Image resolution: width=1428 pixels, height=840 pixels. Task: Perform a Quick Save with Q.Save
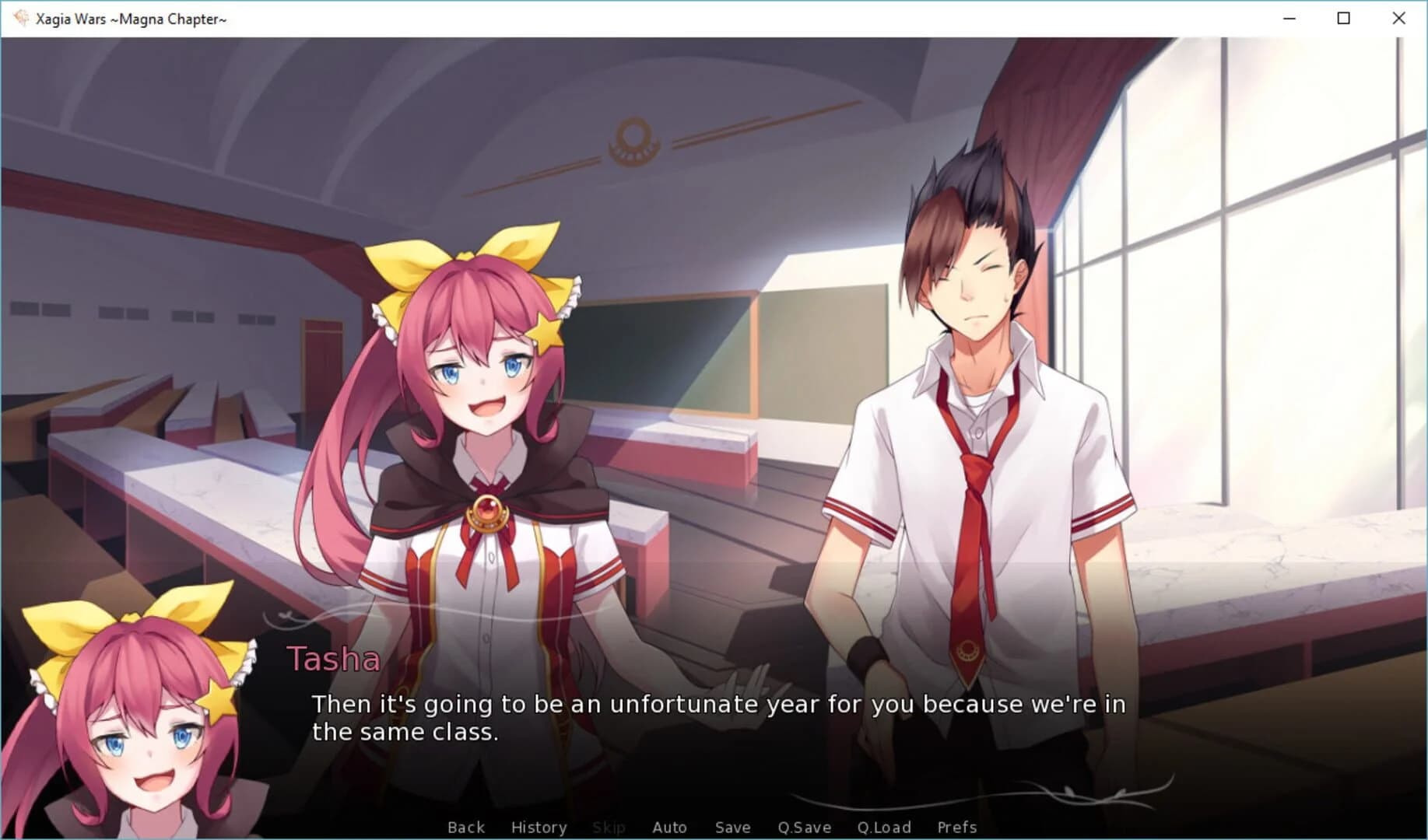[805, 827]
